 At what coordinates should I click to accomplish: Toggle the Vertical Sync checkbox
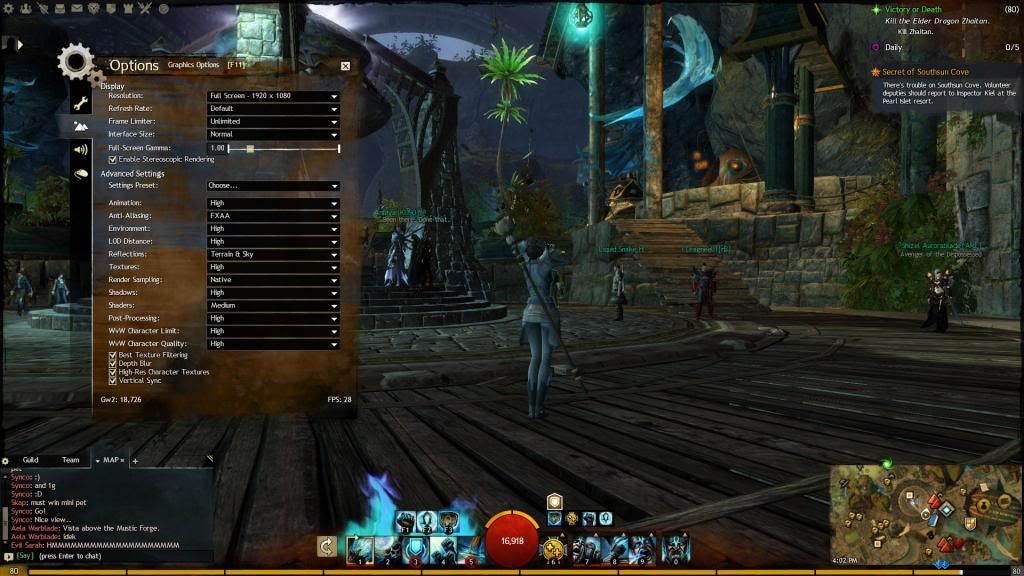click(113, 381)
